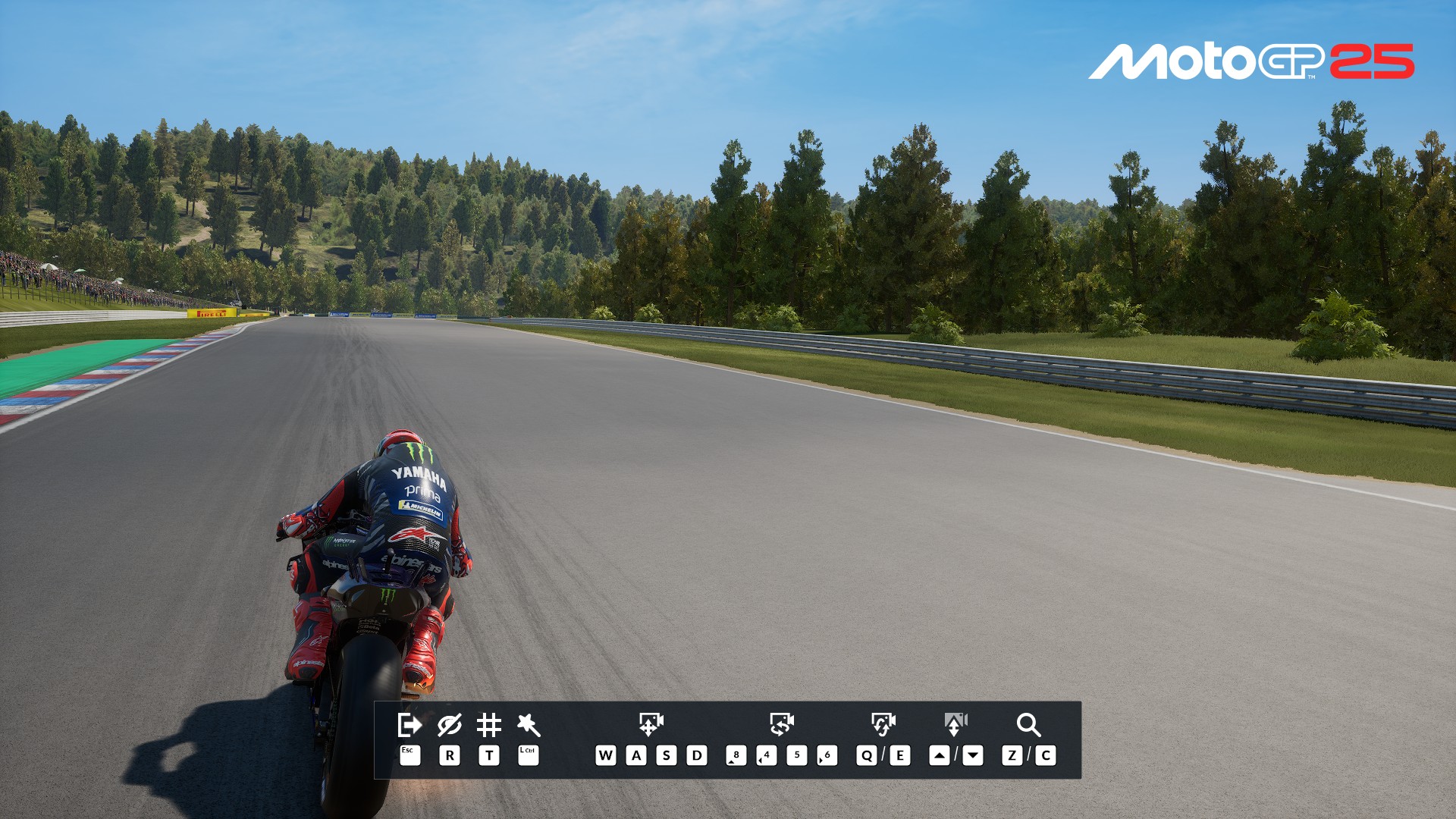Exit photo mode using the exit icon
This screenshot has height=819, width=1456.
409,725
